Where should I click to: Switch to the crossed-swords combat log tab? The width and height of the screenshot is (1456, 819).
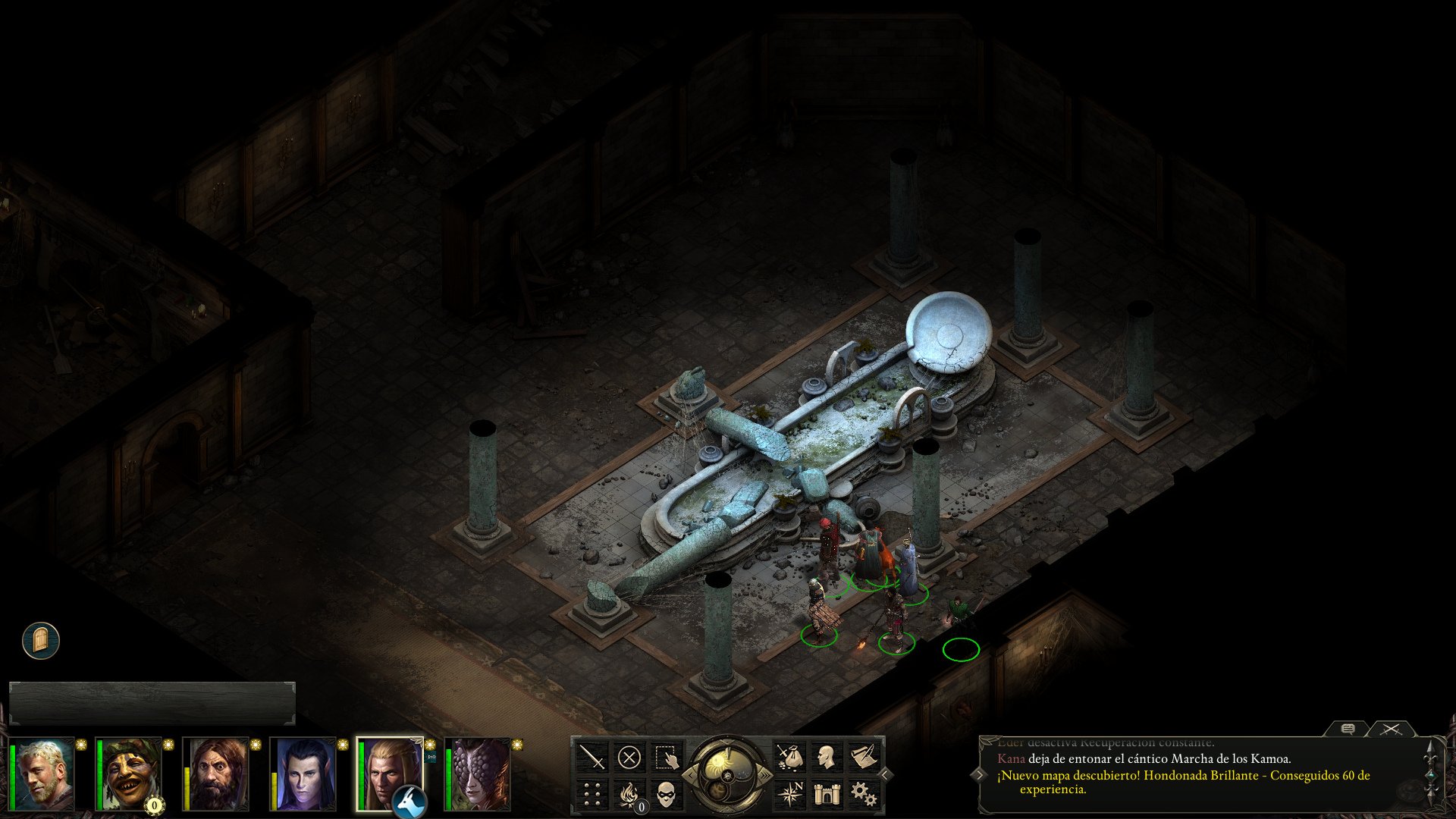pyautogui.click(x=1392, y=730)
